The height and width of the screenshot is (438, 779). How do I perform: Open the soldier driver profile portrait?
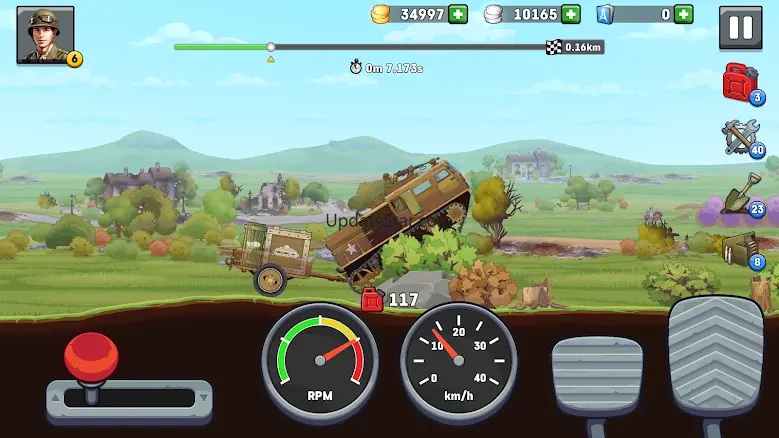[45, 36]
